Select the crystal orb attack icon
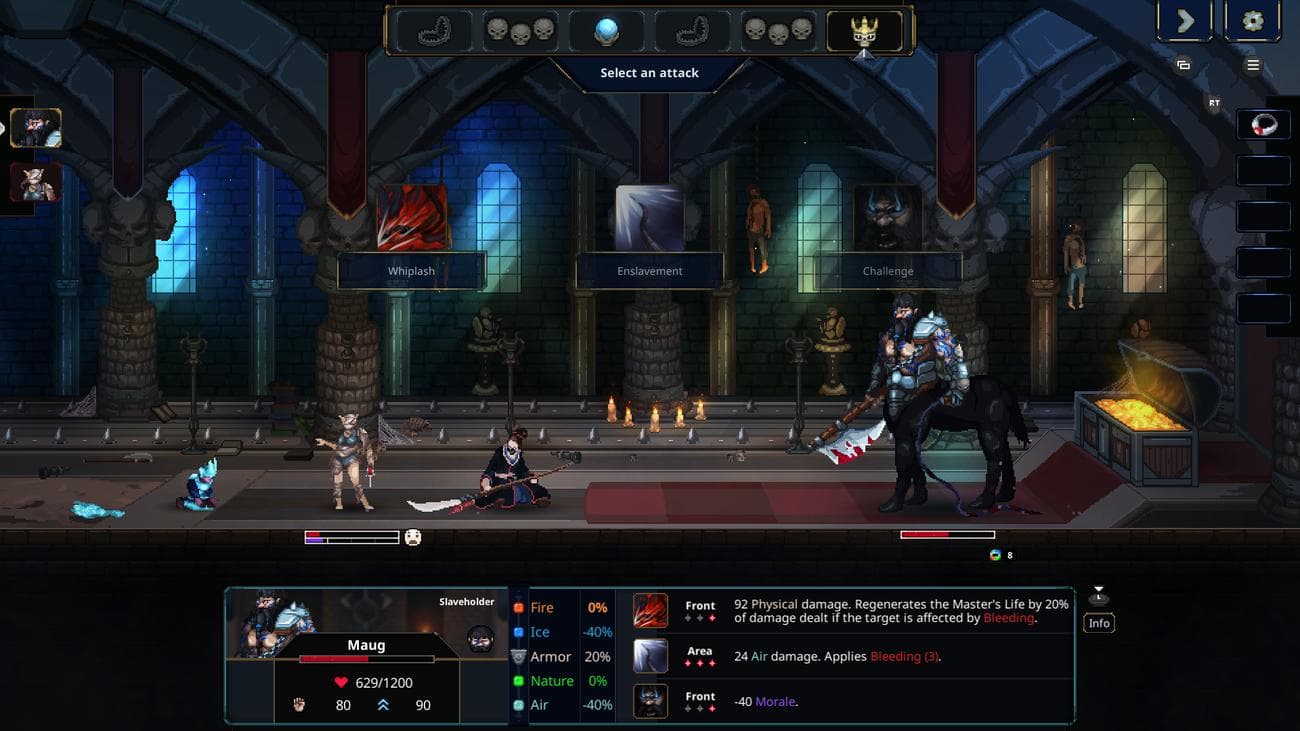 coord(607,30)
